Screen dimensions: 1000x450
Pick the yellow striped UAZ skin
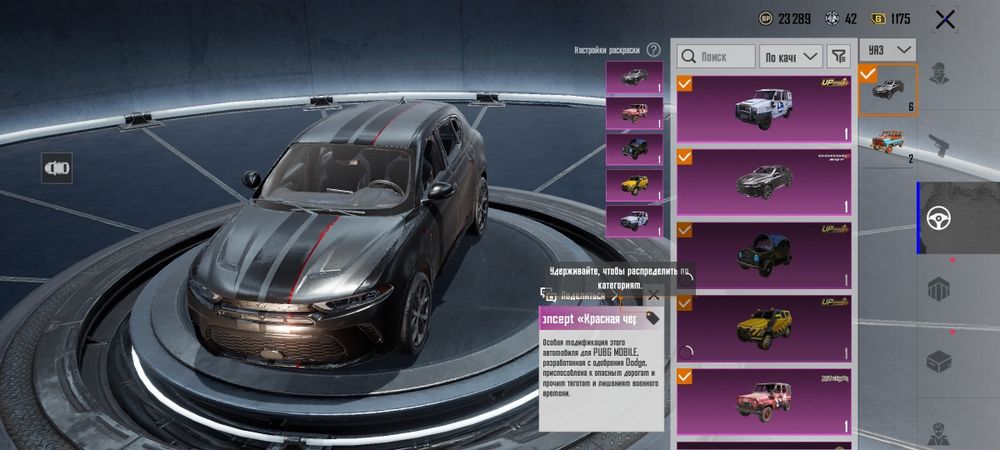pyautogui.click(x=765, y=326)
